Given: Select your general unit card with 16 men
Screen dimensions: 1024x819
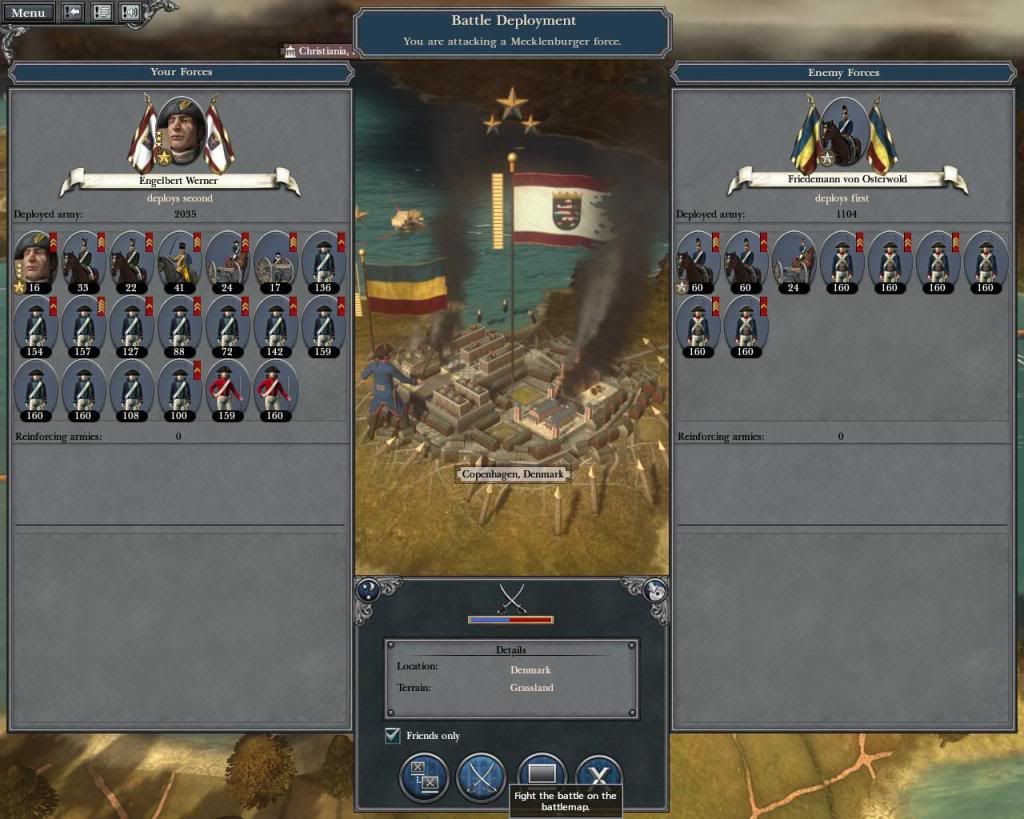Looking at the screenshot, I should [x=35, y=259].
